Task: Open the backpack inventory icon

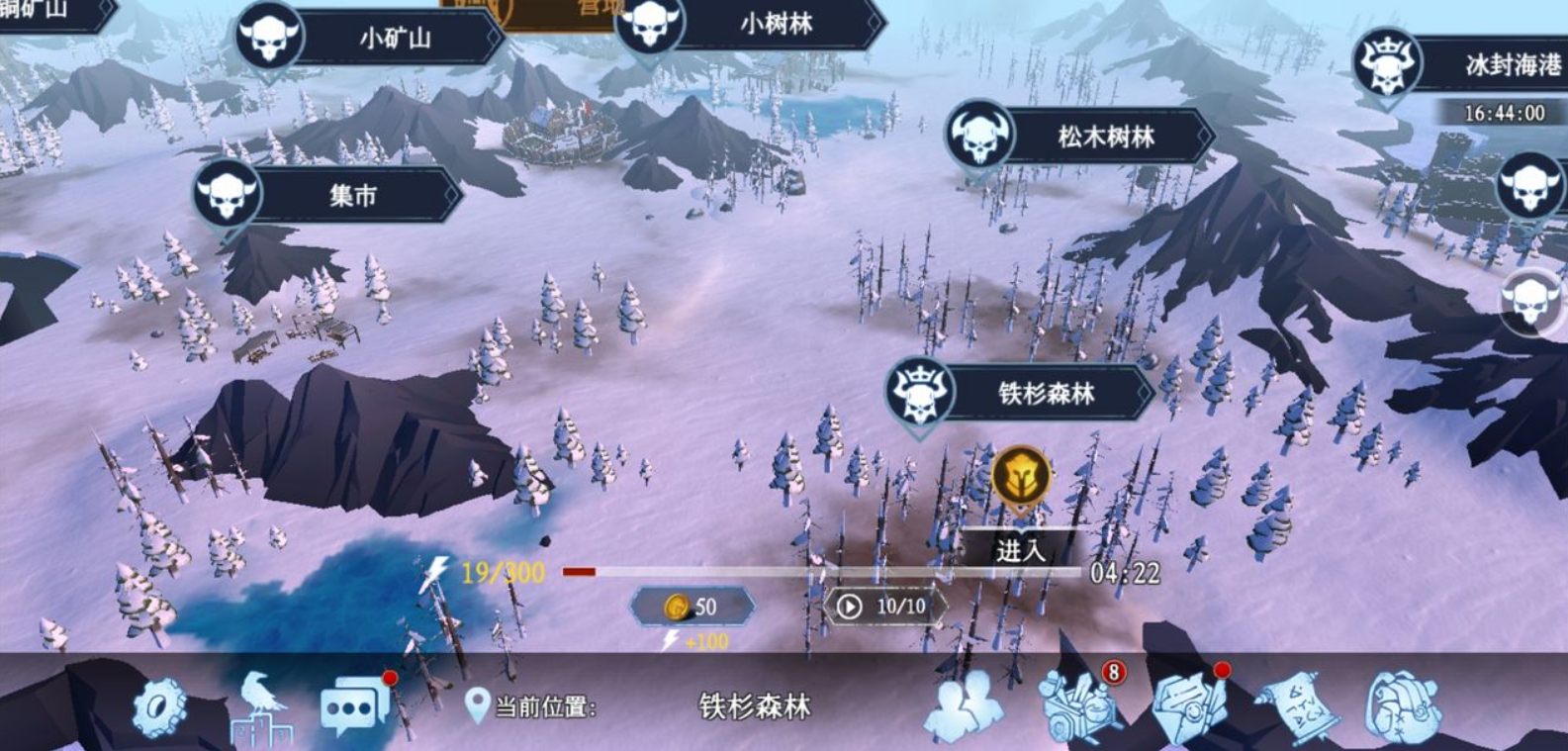Action: (x=1405, y=705)
